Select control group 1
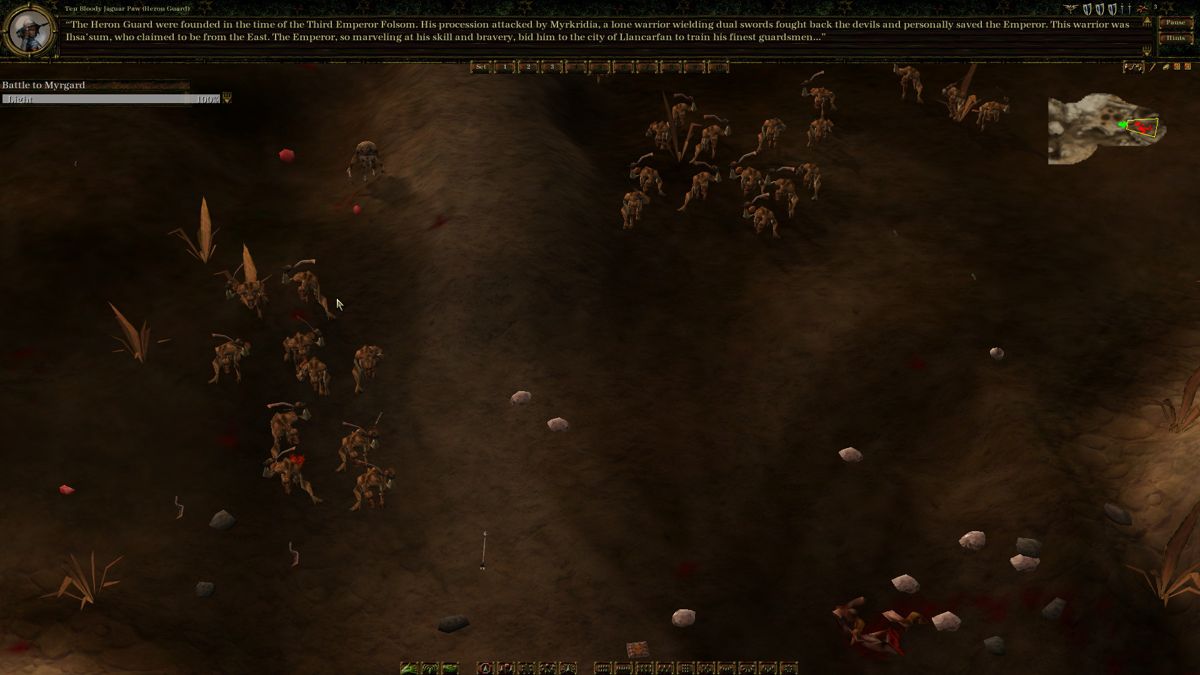This screenshot has width=1200, height=675. [x=505, y=67]
